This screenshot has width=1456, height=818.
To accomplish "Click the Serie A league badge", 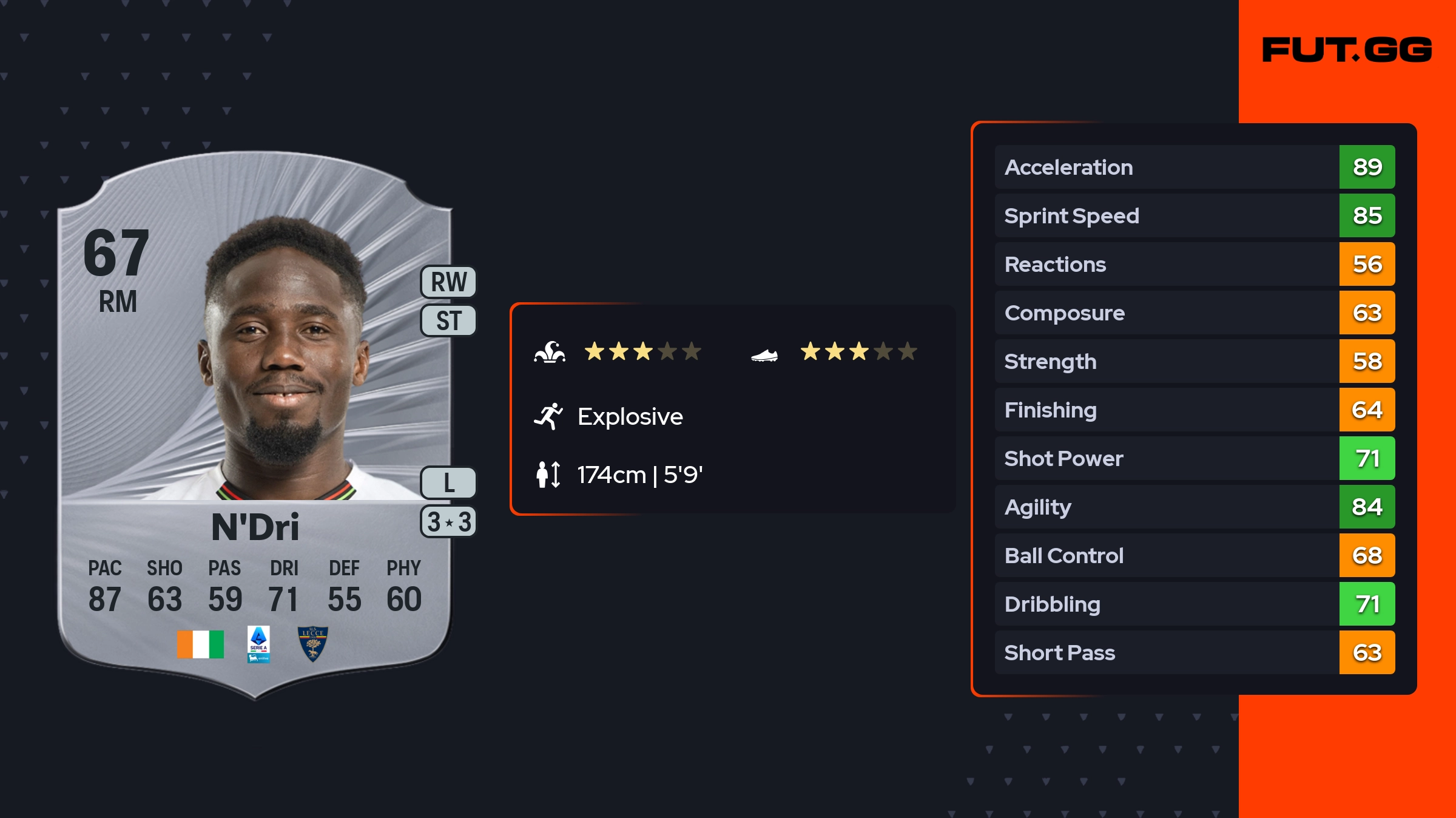I will point(258,644).
